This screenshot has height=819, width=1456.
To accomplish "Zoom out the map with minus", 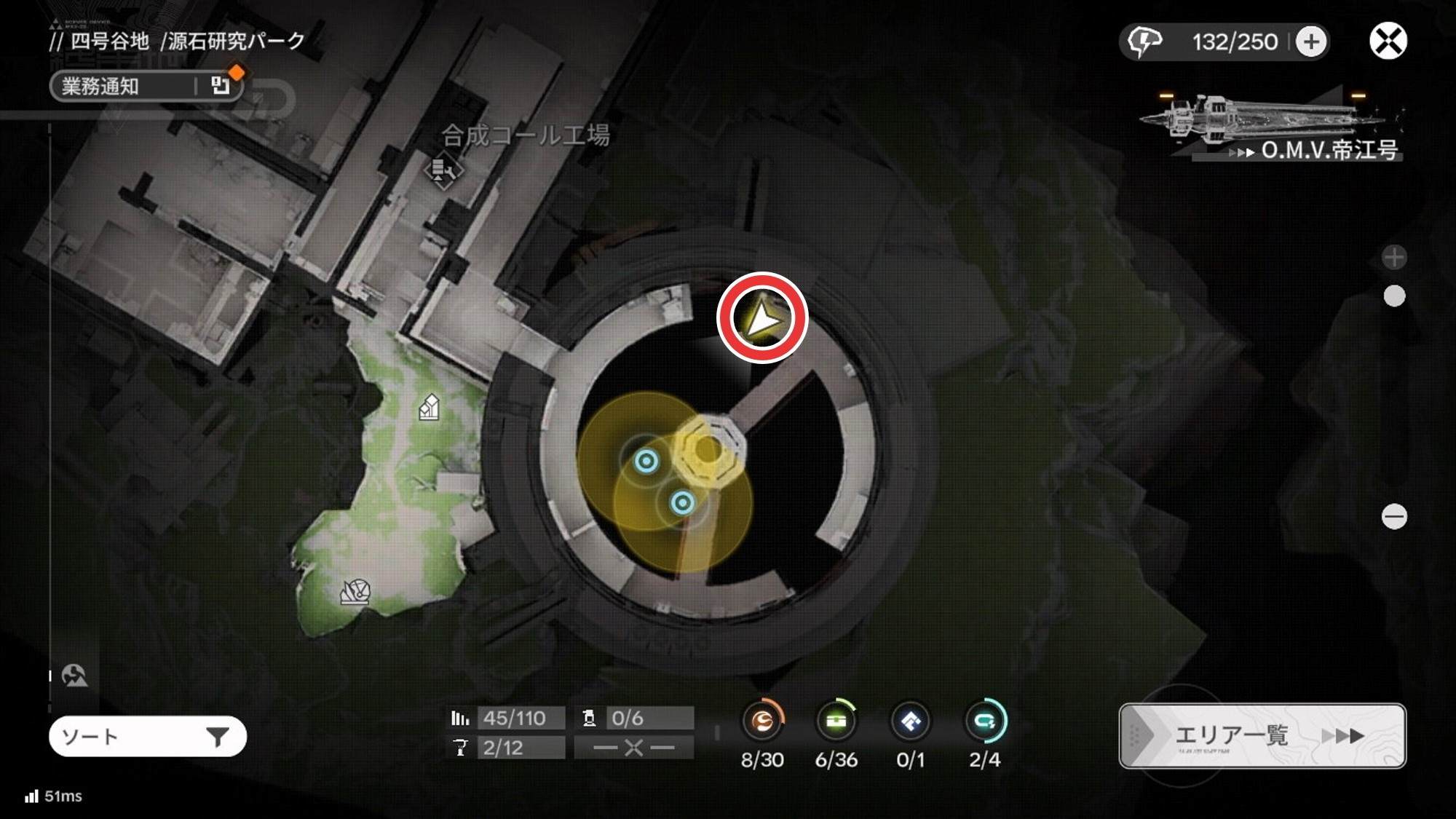I will (x=1393, y=517).
